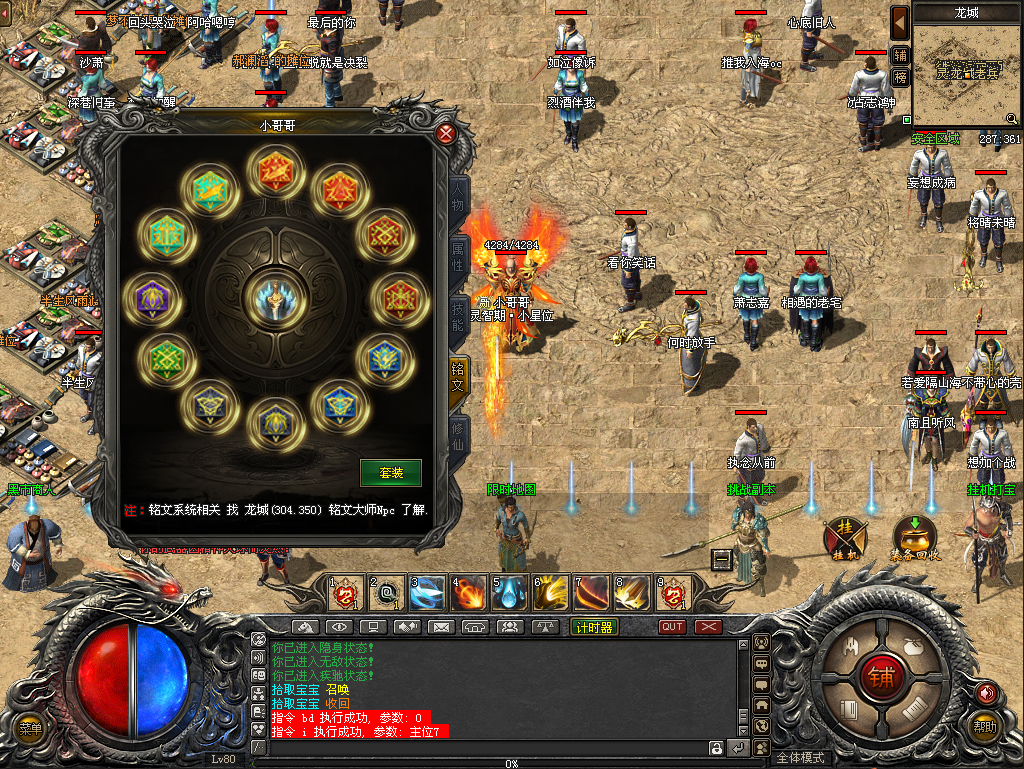Toggle the sound speaker button
This screenshot has height=769, width=1024.
[988, 692]
